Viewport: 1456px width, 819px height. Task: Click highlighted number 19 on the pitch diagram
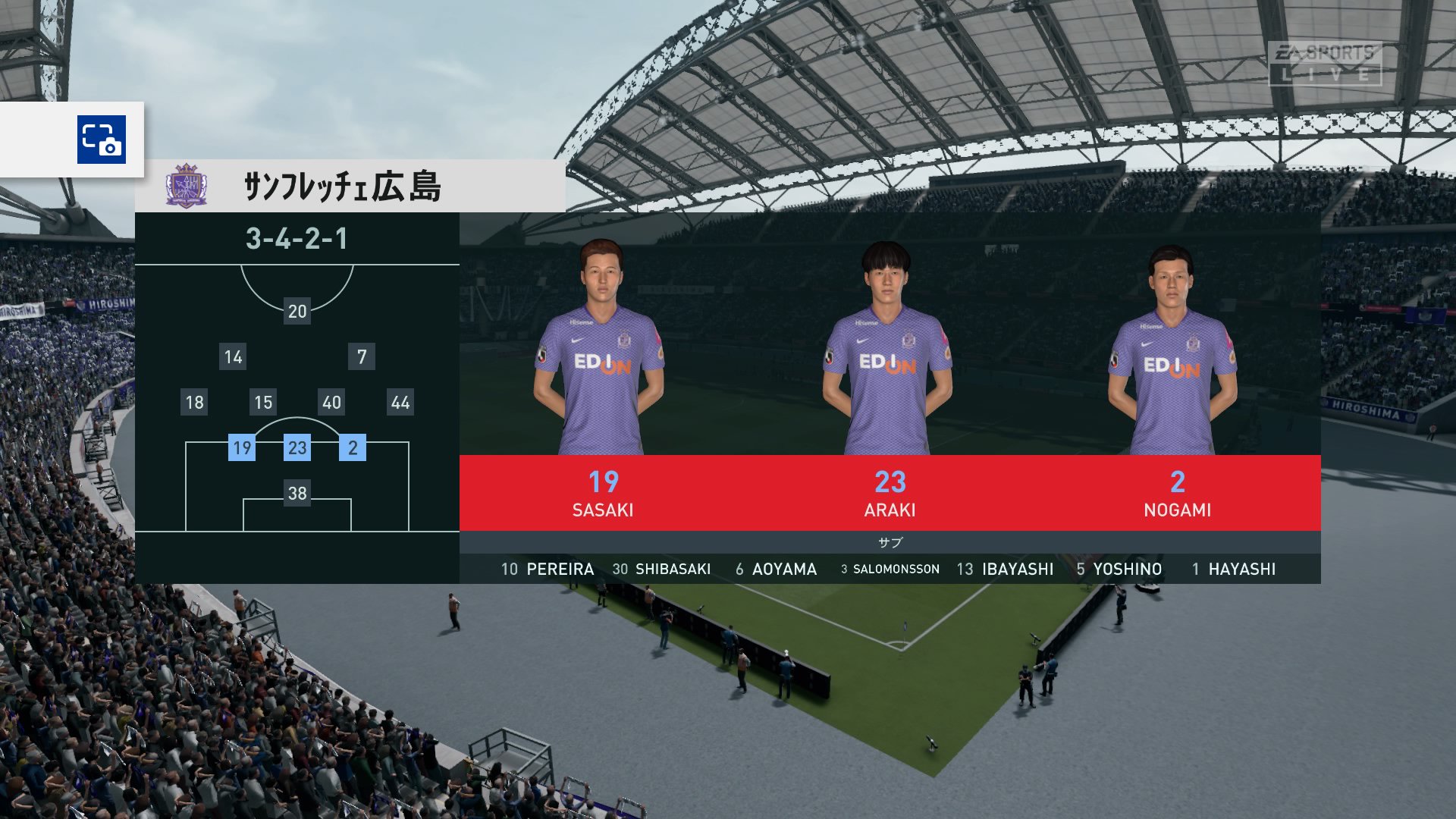[243, 448]
